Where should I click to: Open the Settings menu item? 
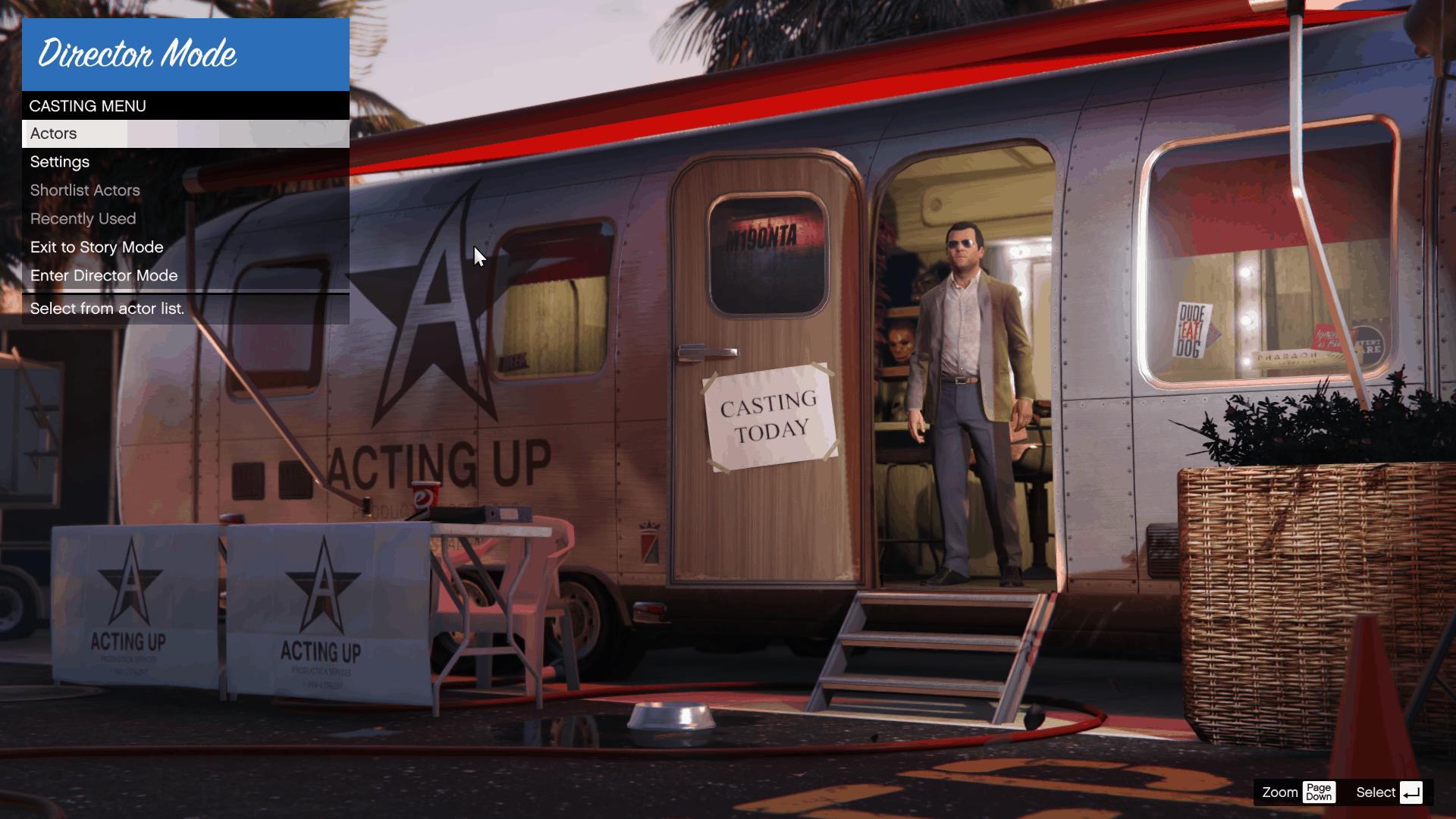click(59, 162)
